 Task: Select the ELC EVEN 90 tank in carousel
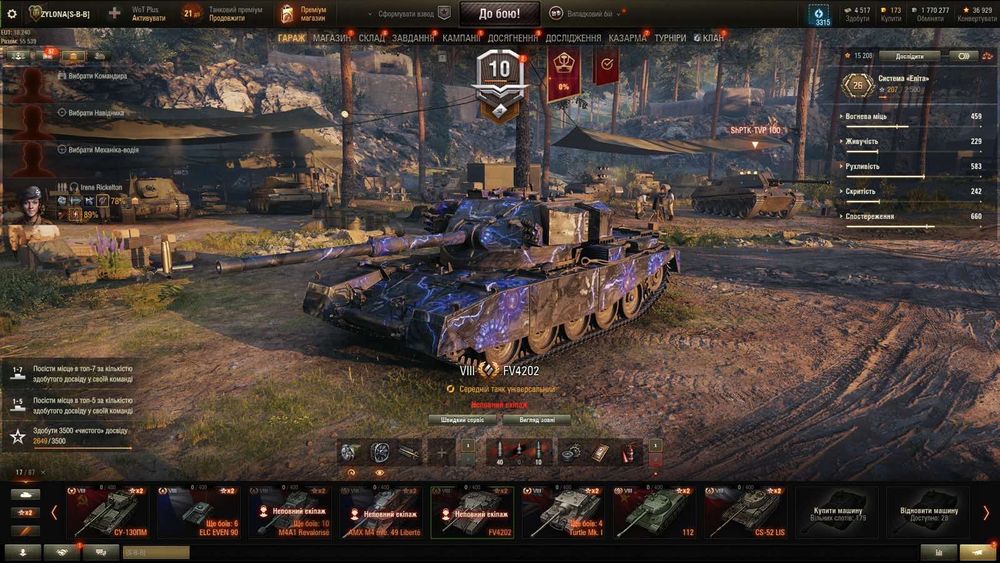tap(198, 512)
